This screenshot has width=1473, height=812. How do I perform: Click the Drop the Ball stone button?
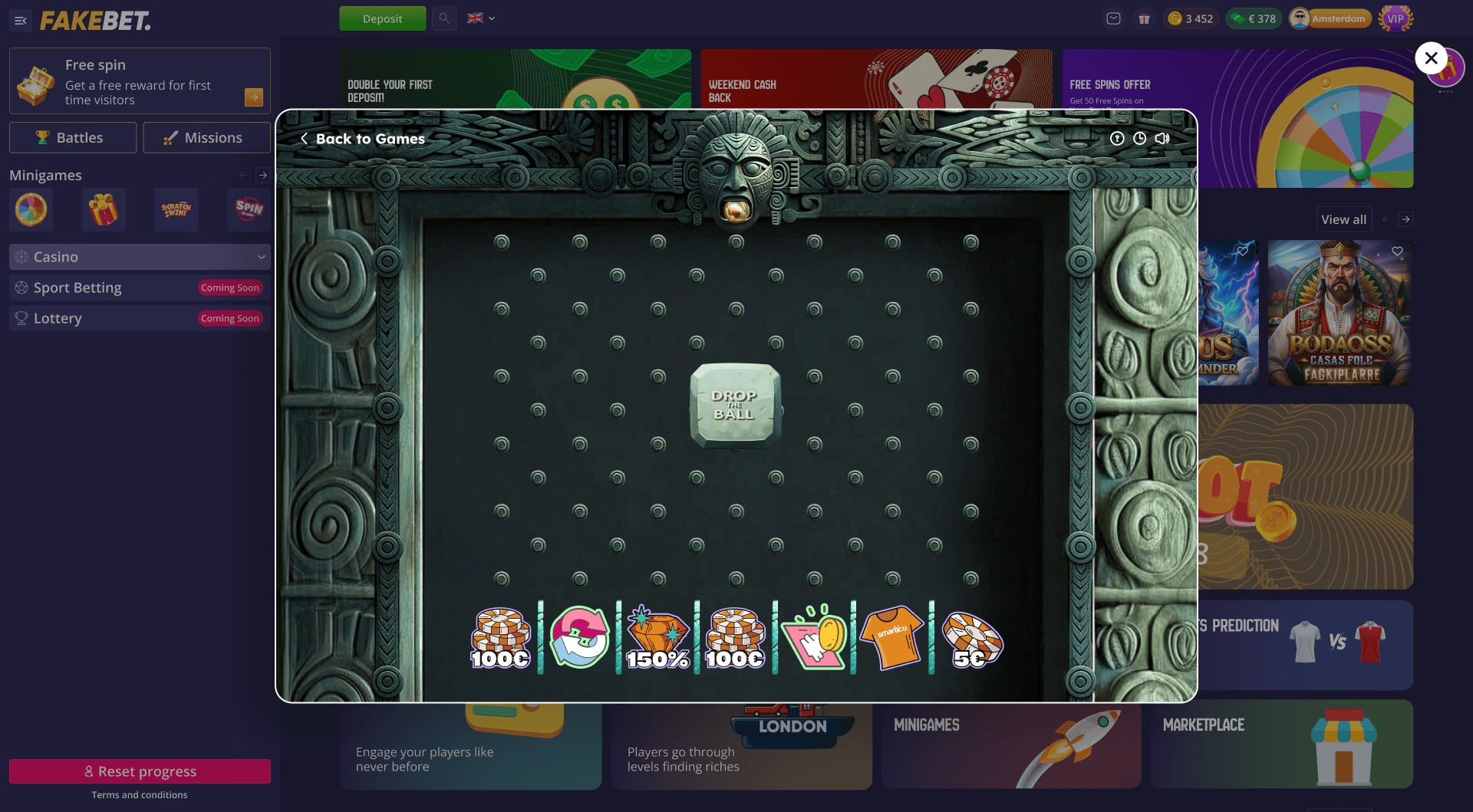[x=735, y=405]
